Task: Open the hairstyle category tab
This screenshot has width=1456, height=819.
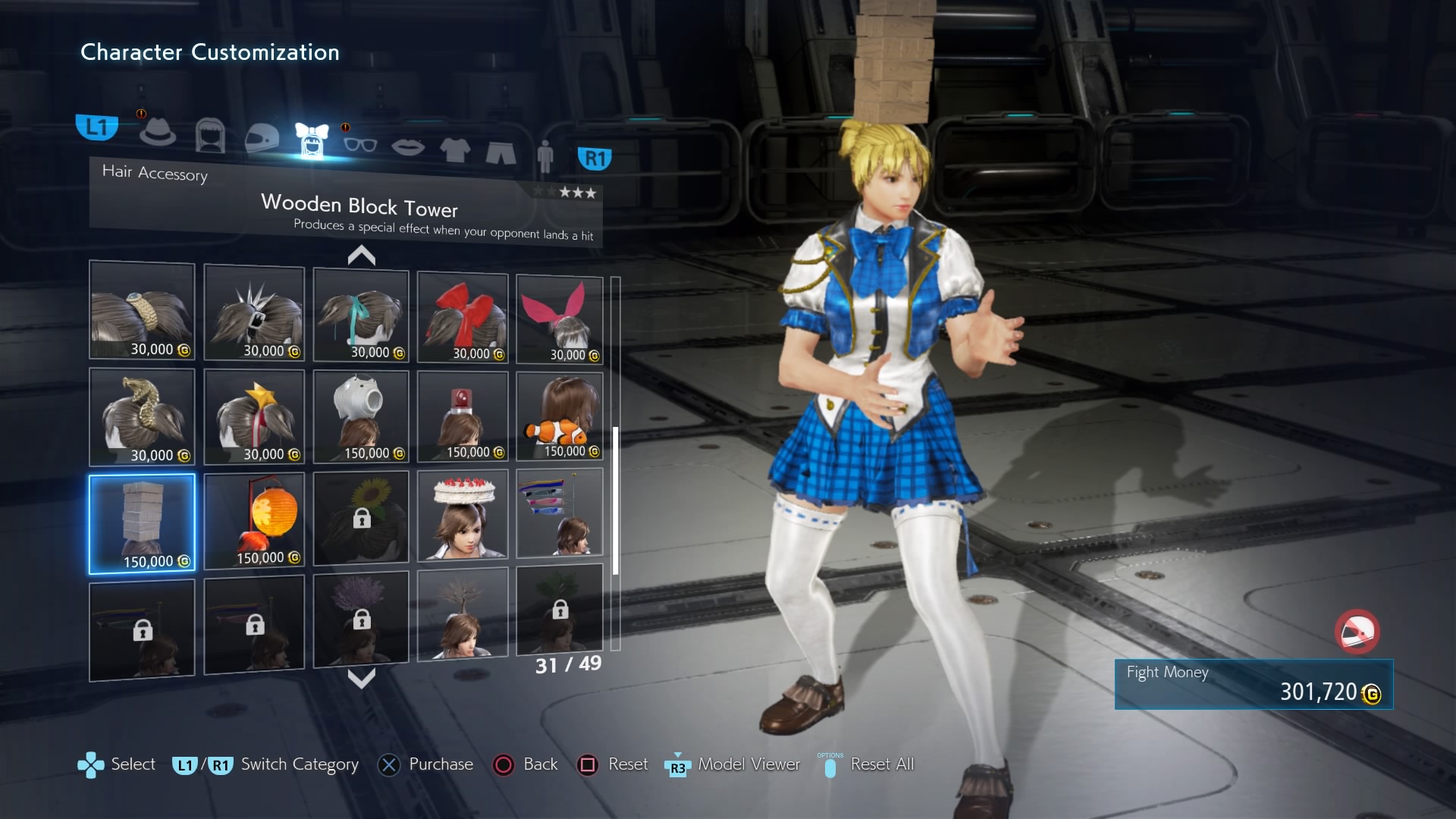Action: (x=210, y=136)
